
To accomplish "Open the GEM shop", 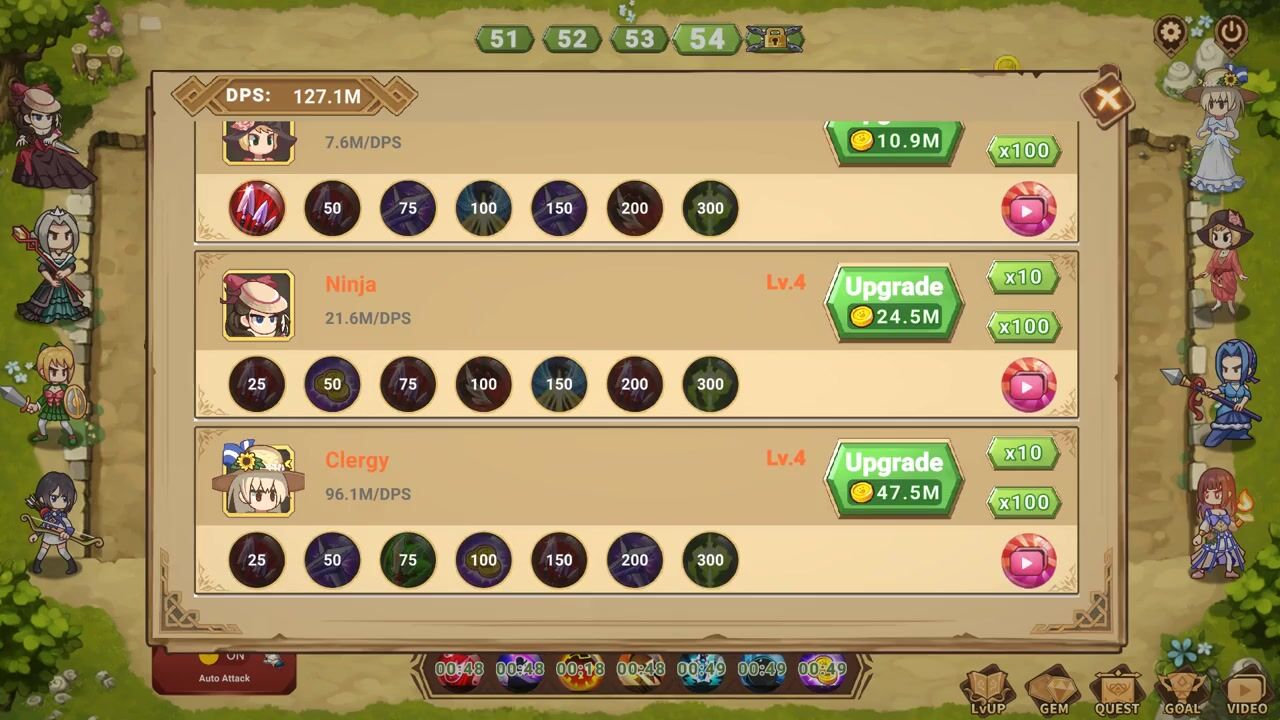I will (x=1052, y=691).
